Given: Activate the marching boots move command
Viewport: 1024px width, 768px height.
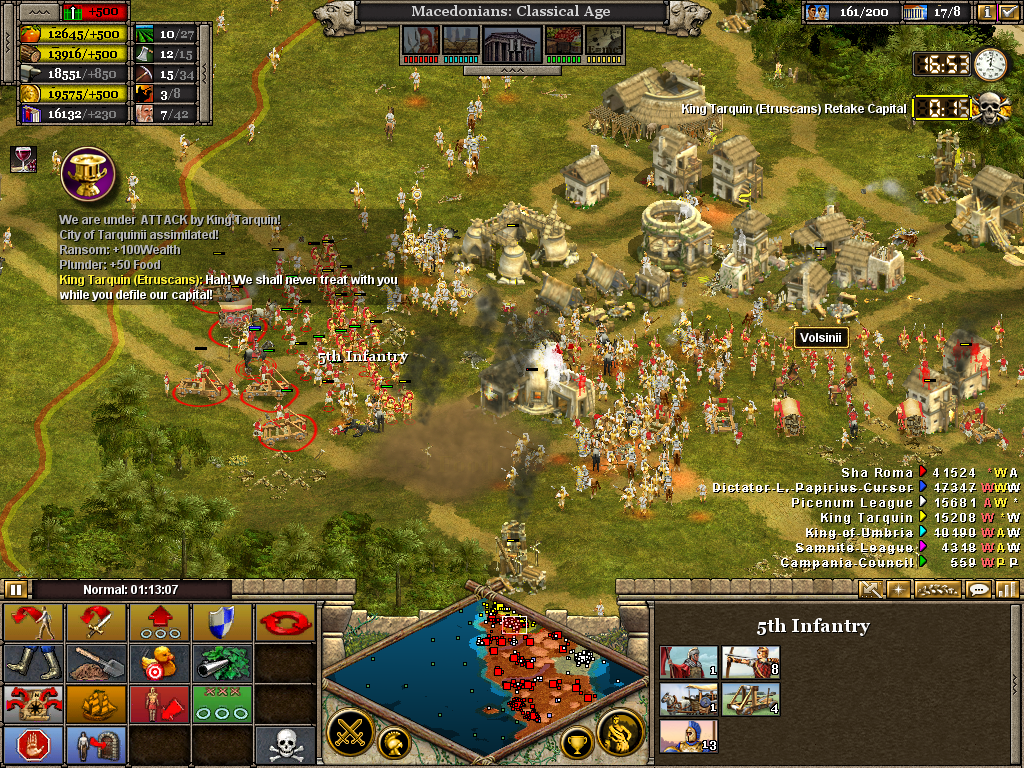Looking at the screenshot, I should click(33, 663).
